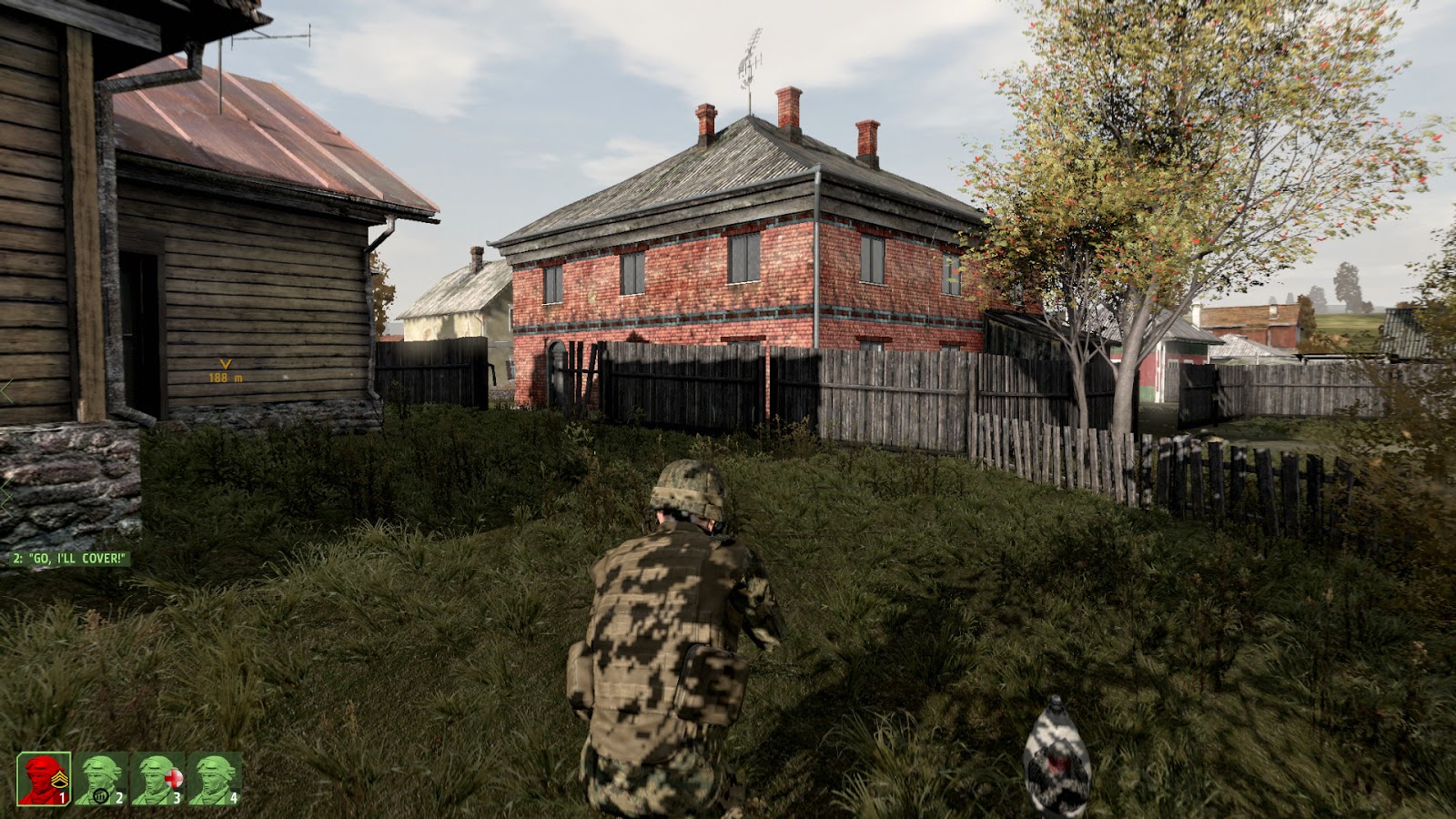This screenshot has width=1456, height=819.
Task: Open the 188 m waypoint distance label
Action: (225, 376)
